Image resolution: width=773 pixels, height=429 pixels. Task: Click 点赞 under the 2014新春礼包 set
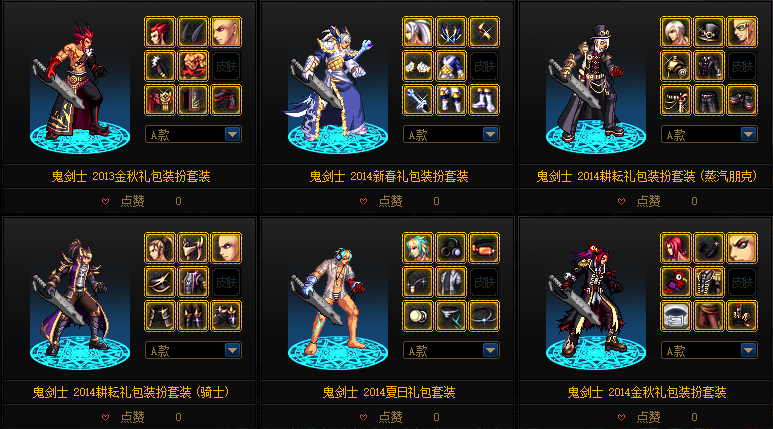pyautogui.click(x=382, y=201)
